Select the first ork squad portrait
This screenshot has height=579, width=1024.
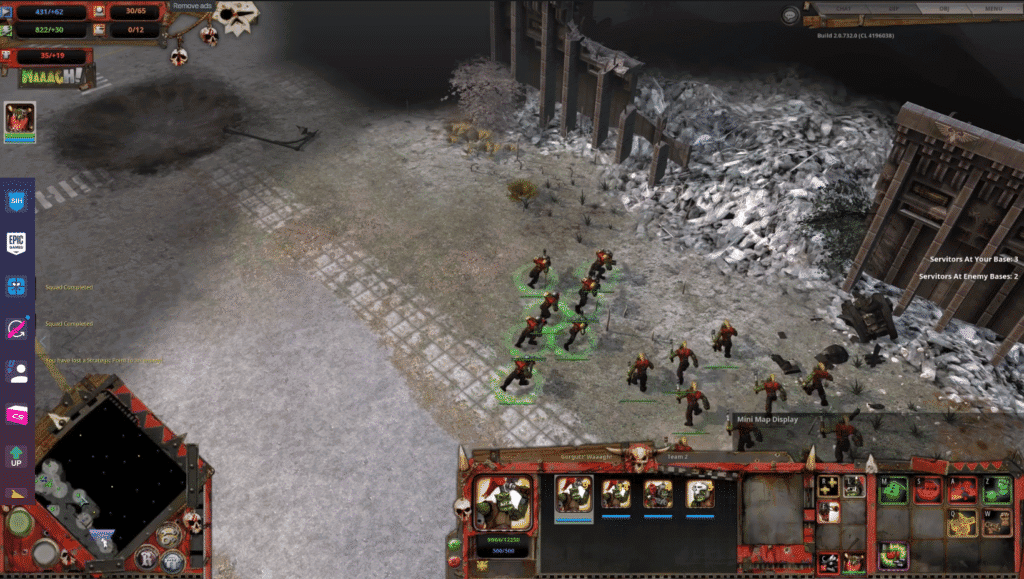(x=574, y=493)
